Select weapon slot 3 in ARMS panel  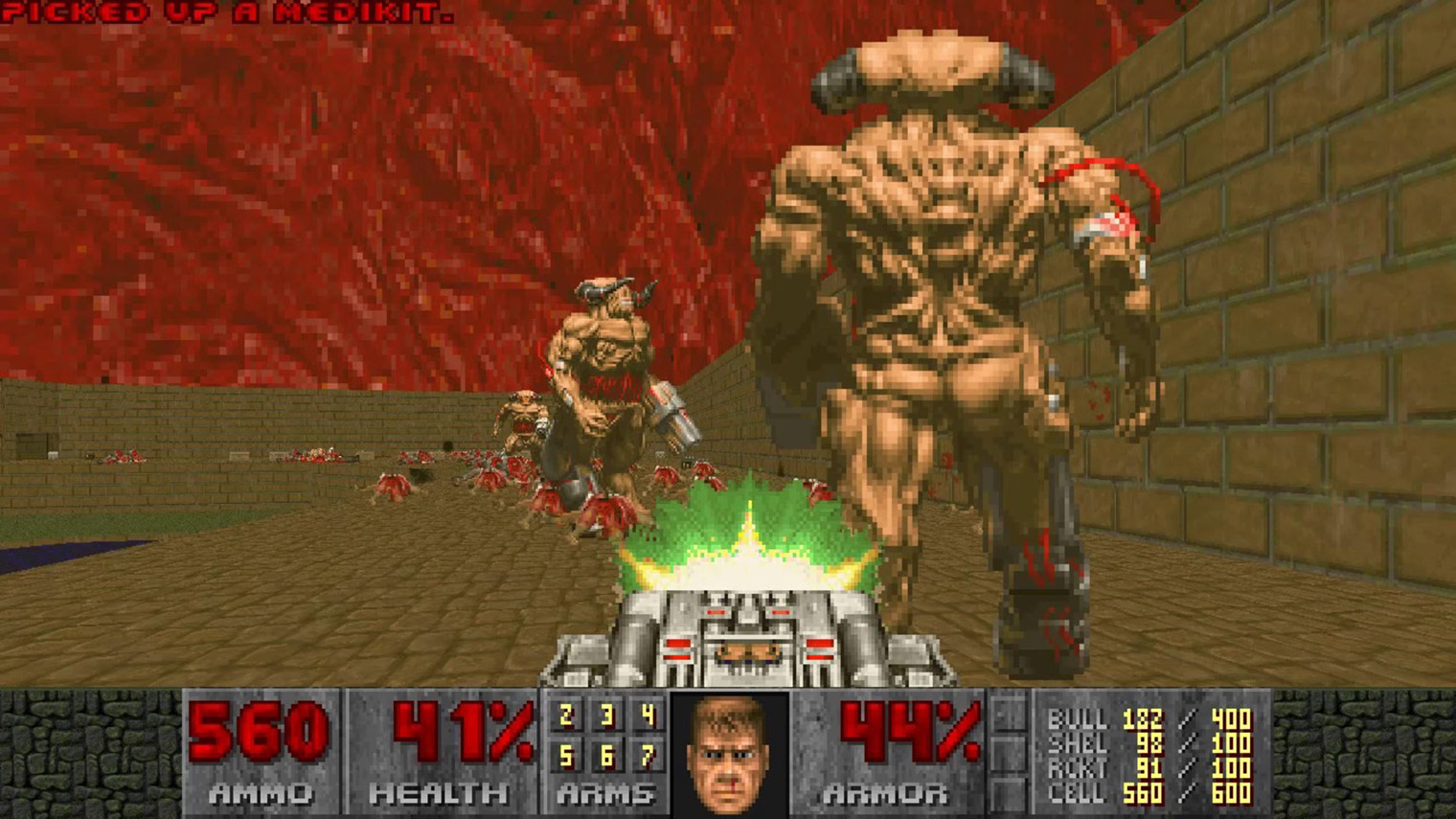pyautogui.click(x=606, y=716)
